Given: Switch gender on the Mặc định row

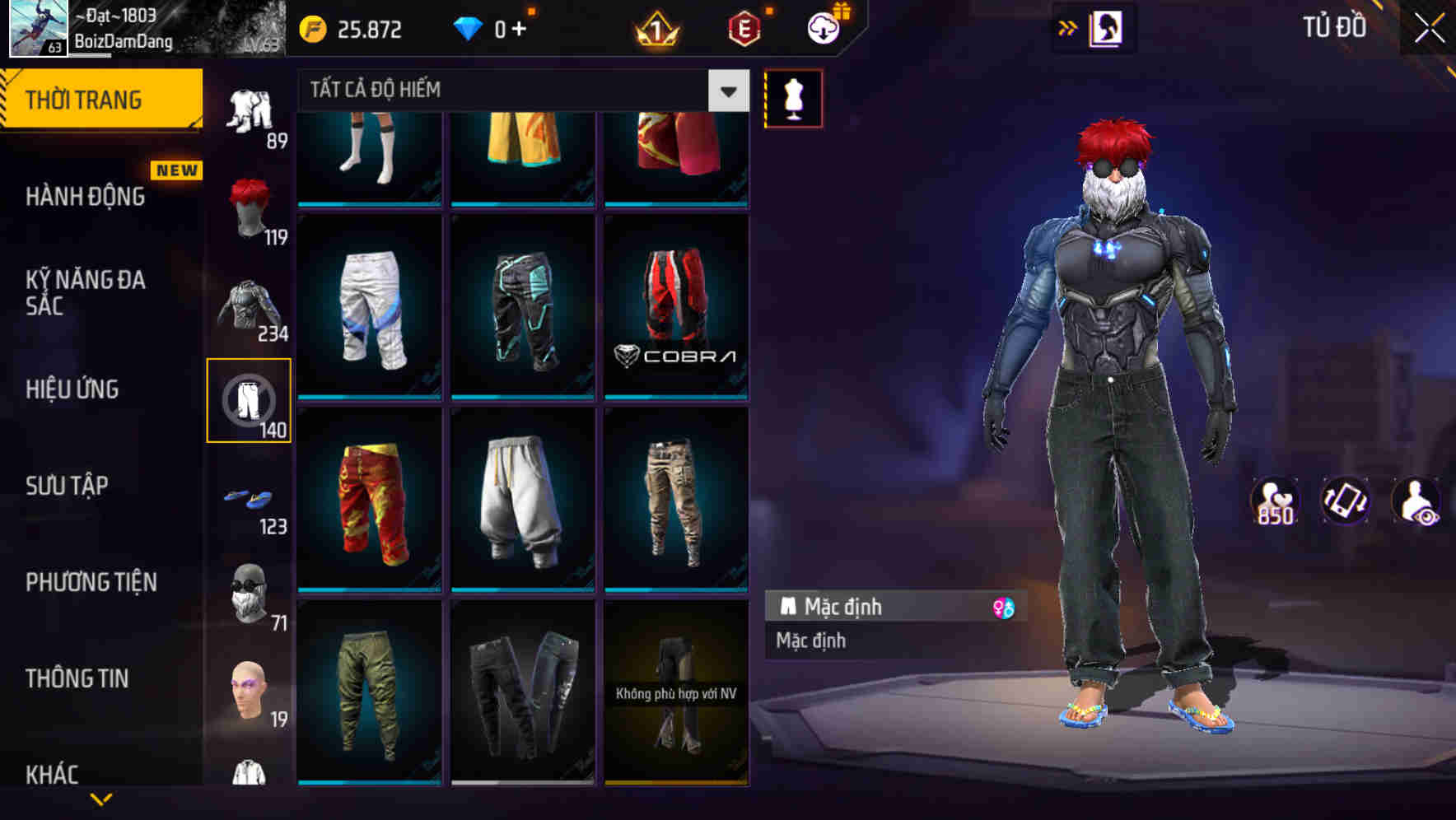Looking at the screenshot, I should [1001, 607].
